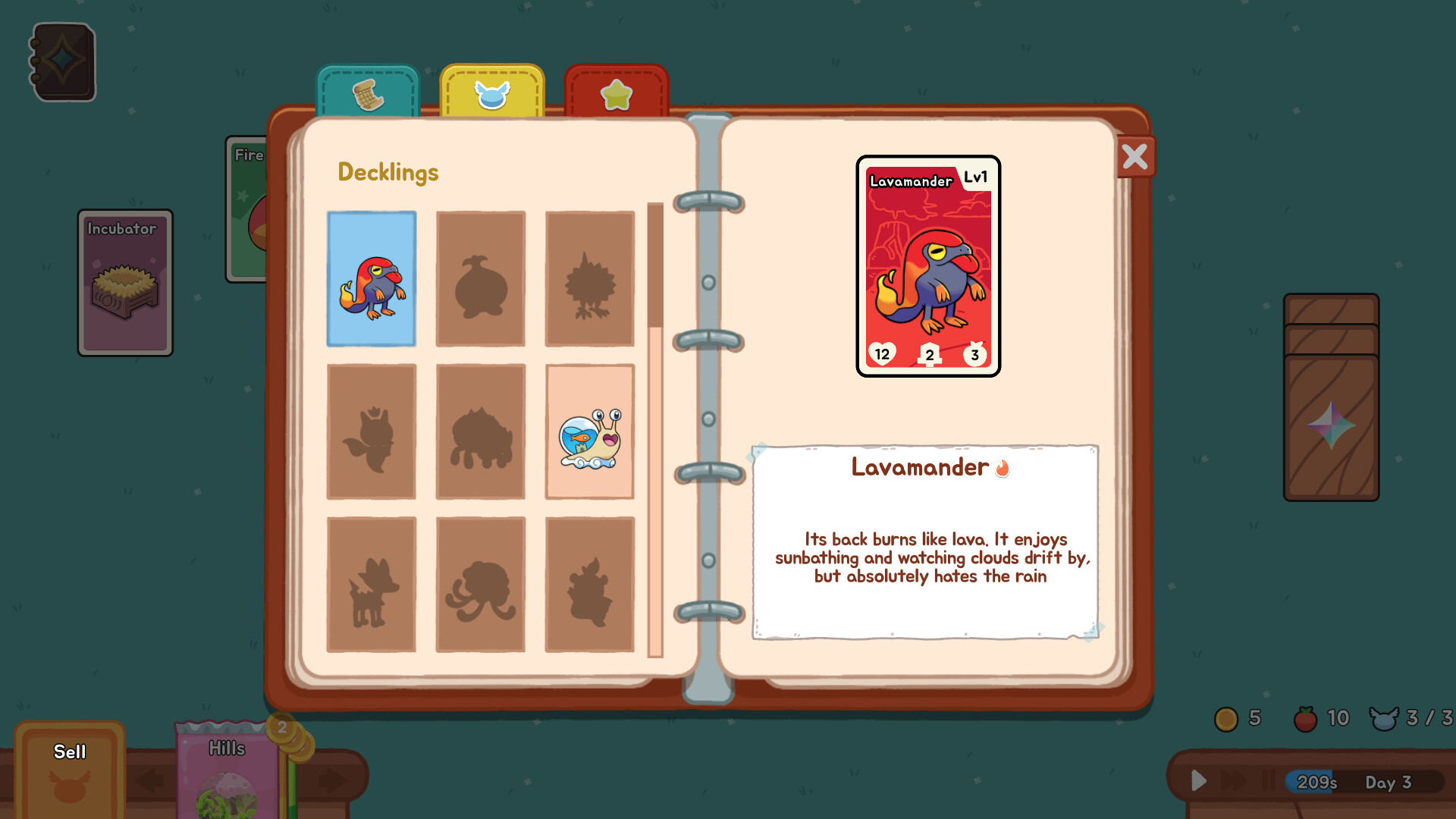Image resolution: width=1456 pixels, height=819 pixels.
Task: Open the red star tab
Action: coord(616,93)
